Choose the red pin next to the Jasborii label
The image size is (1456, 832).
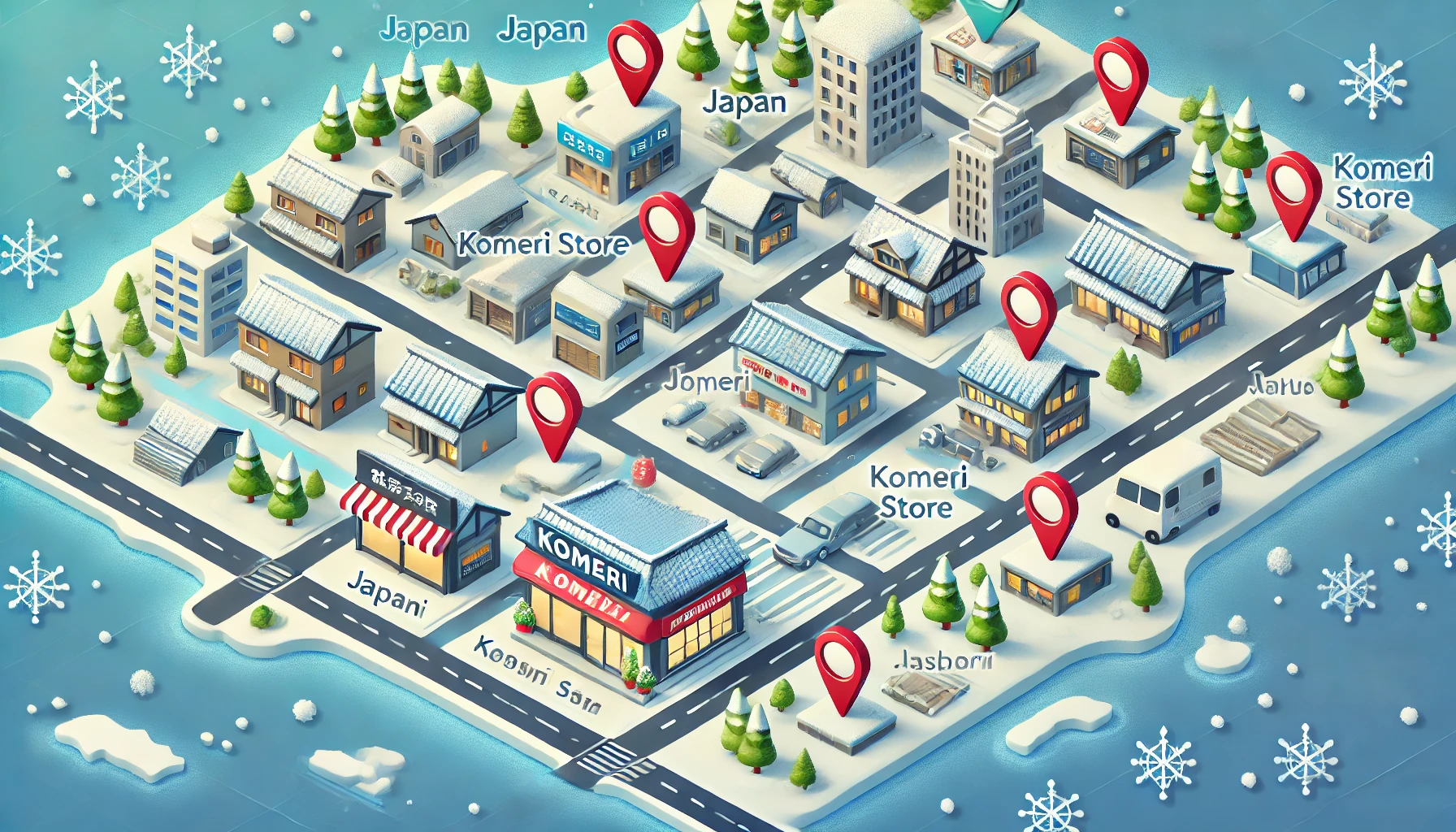841,662
